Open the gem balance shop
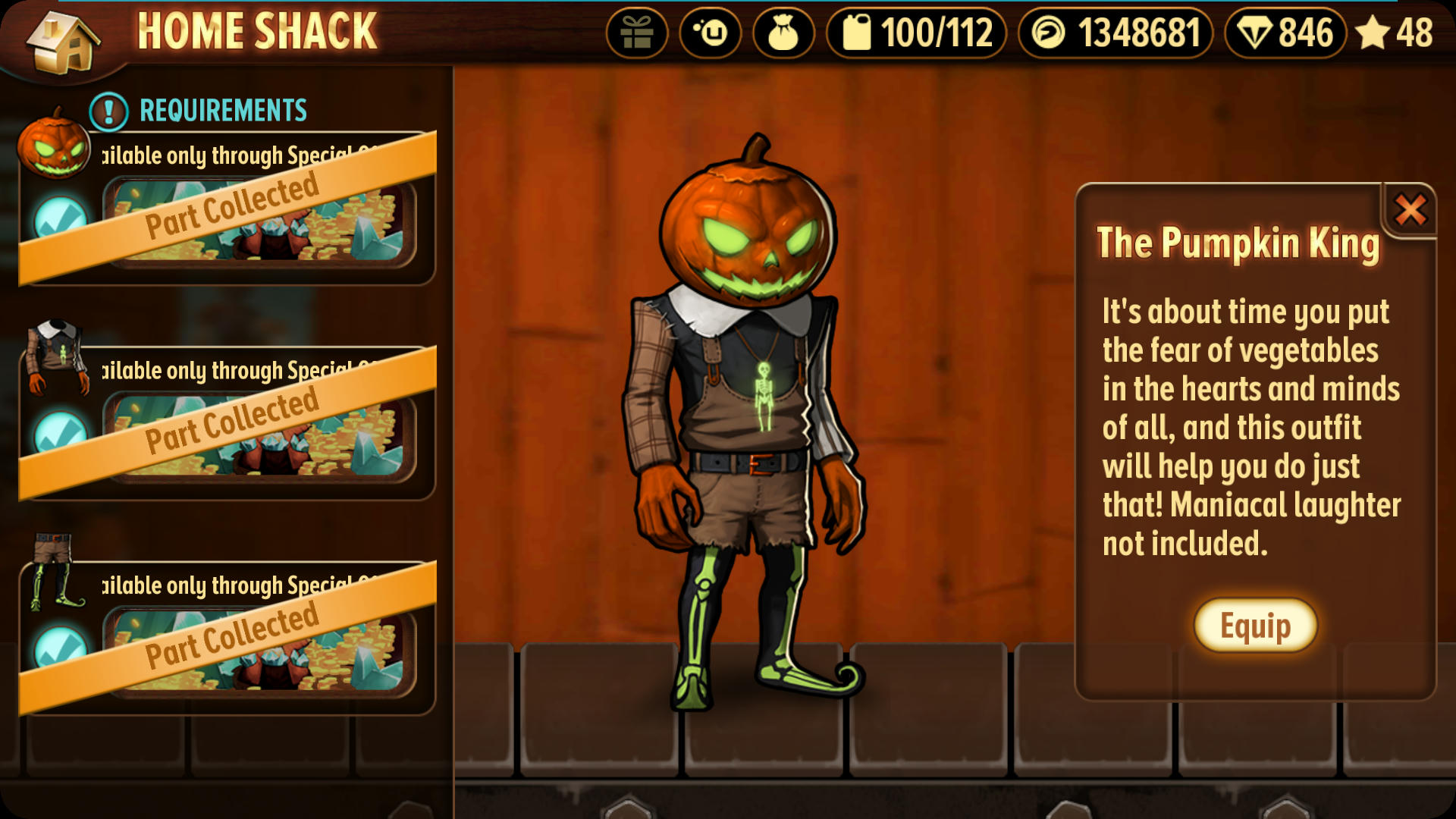The image size is (1456, 819). [1285, 33]
